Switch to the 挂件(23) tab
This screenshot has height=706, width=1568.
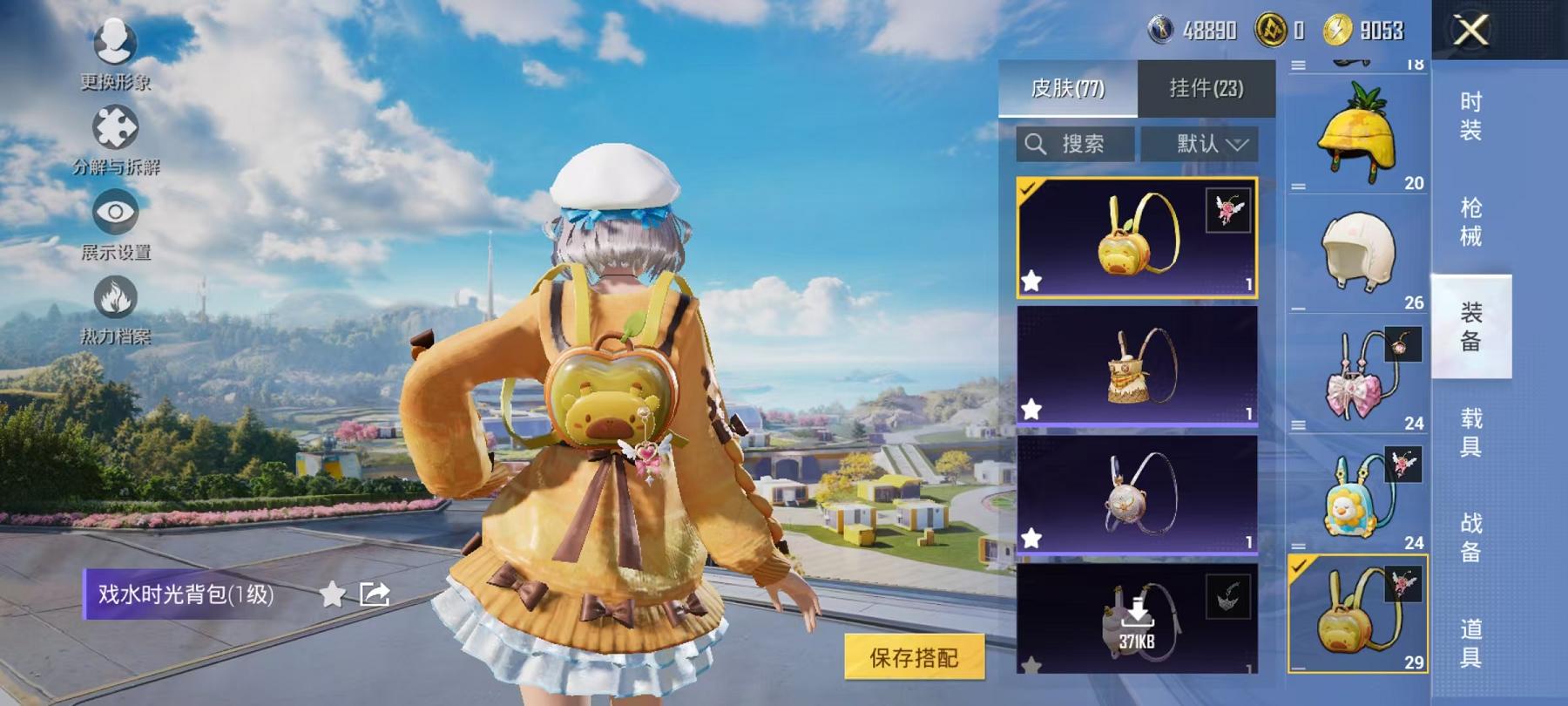(x=1206, y=89)
